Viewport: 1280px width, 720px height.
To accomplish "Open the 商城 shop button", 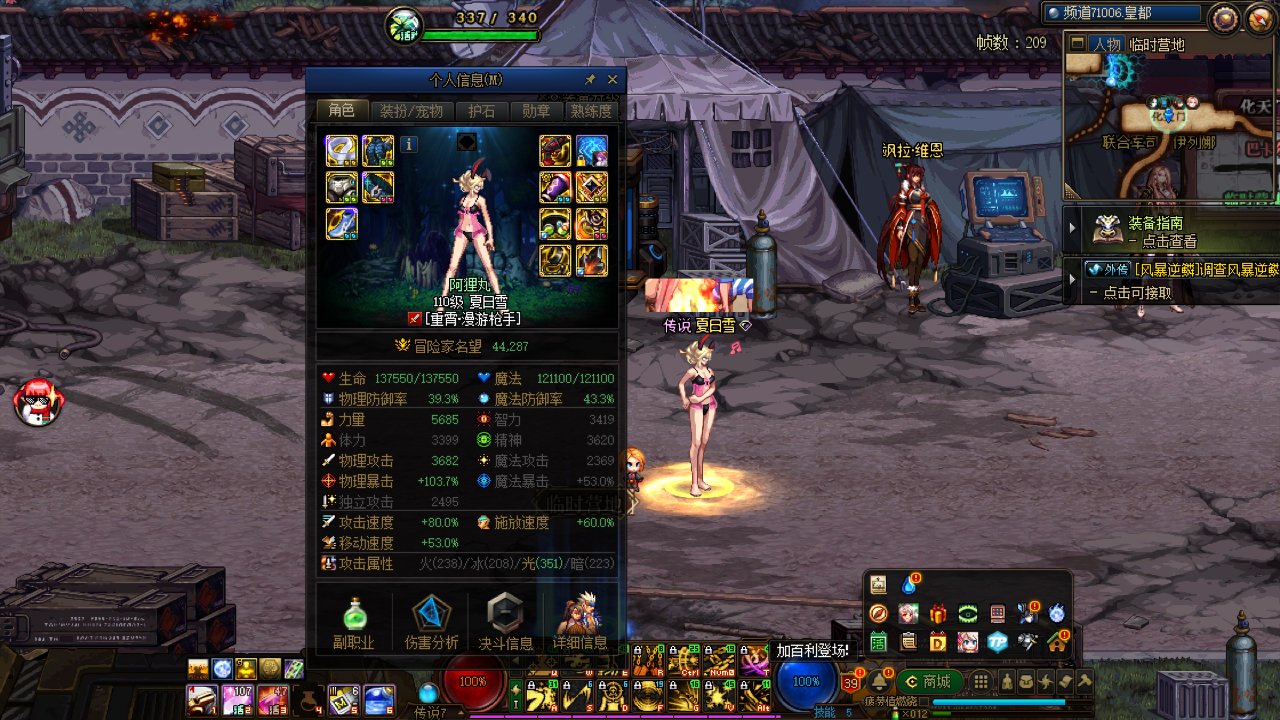I will 929,682.
